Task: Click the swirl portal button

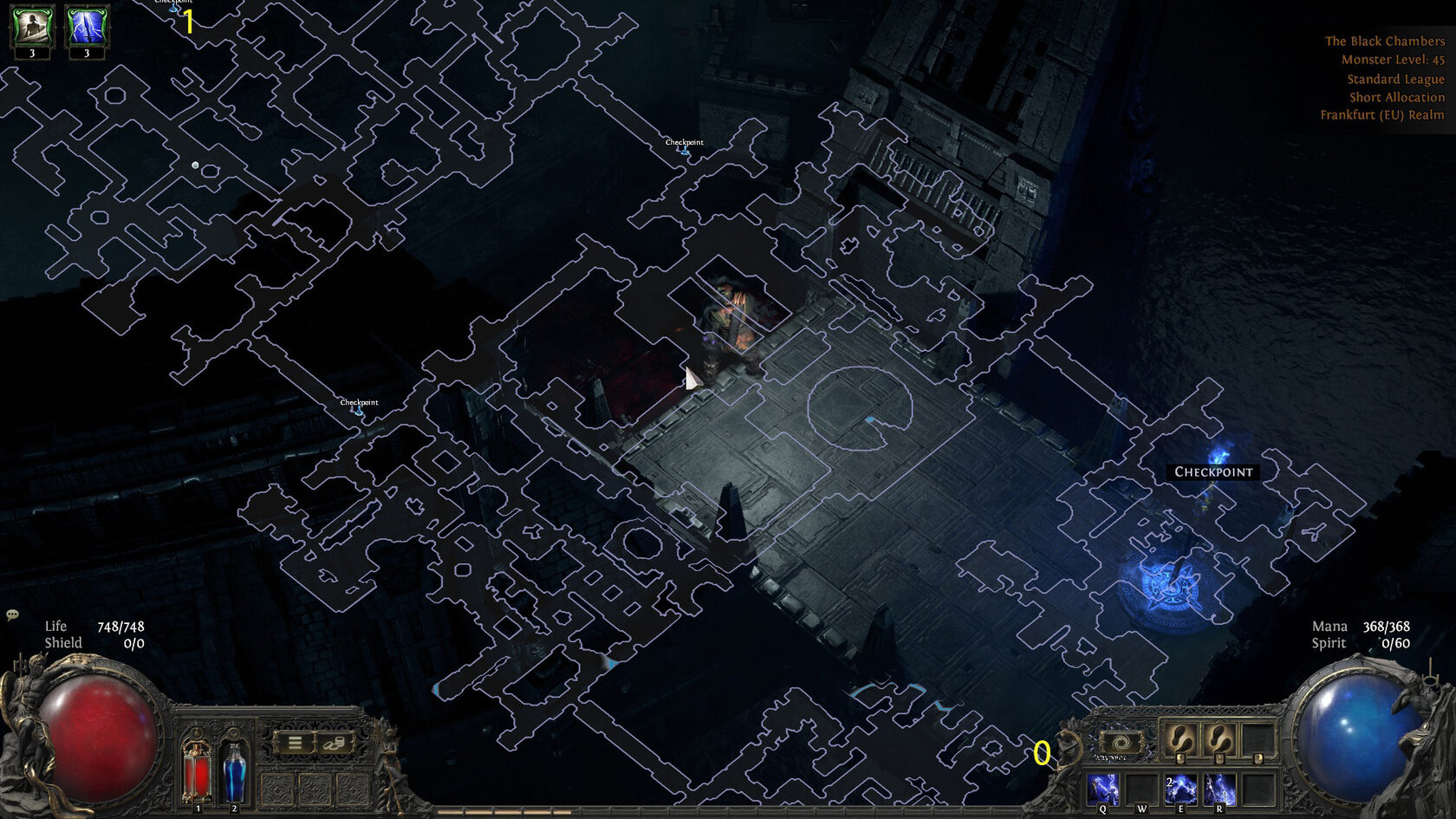Action: (x=1120, y=743)
